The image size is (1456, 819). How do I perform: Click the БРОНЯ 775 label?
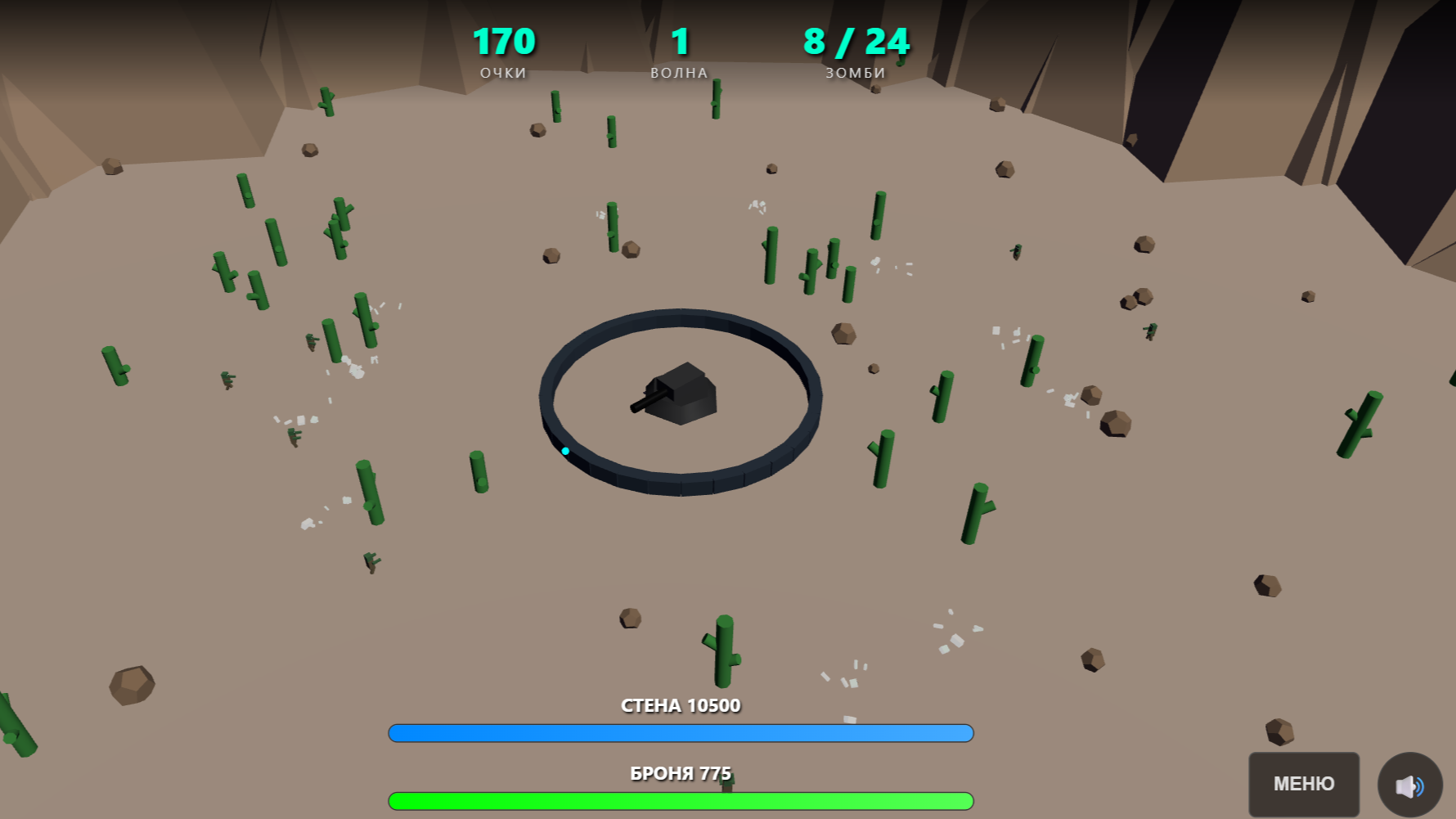(680, 772)
